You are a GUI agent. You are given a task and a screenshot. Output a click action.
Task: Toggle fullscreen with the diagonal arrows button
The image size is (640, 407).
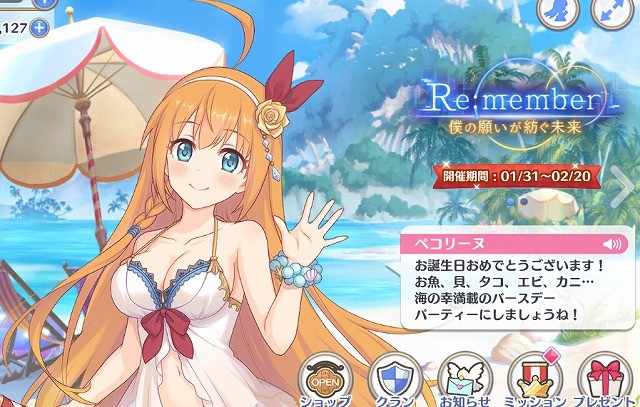point(614,11)
